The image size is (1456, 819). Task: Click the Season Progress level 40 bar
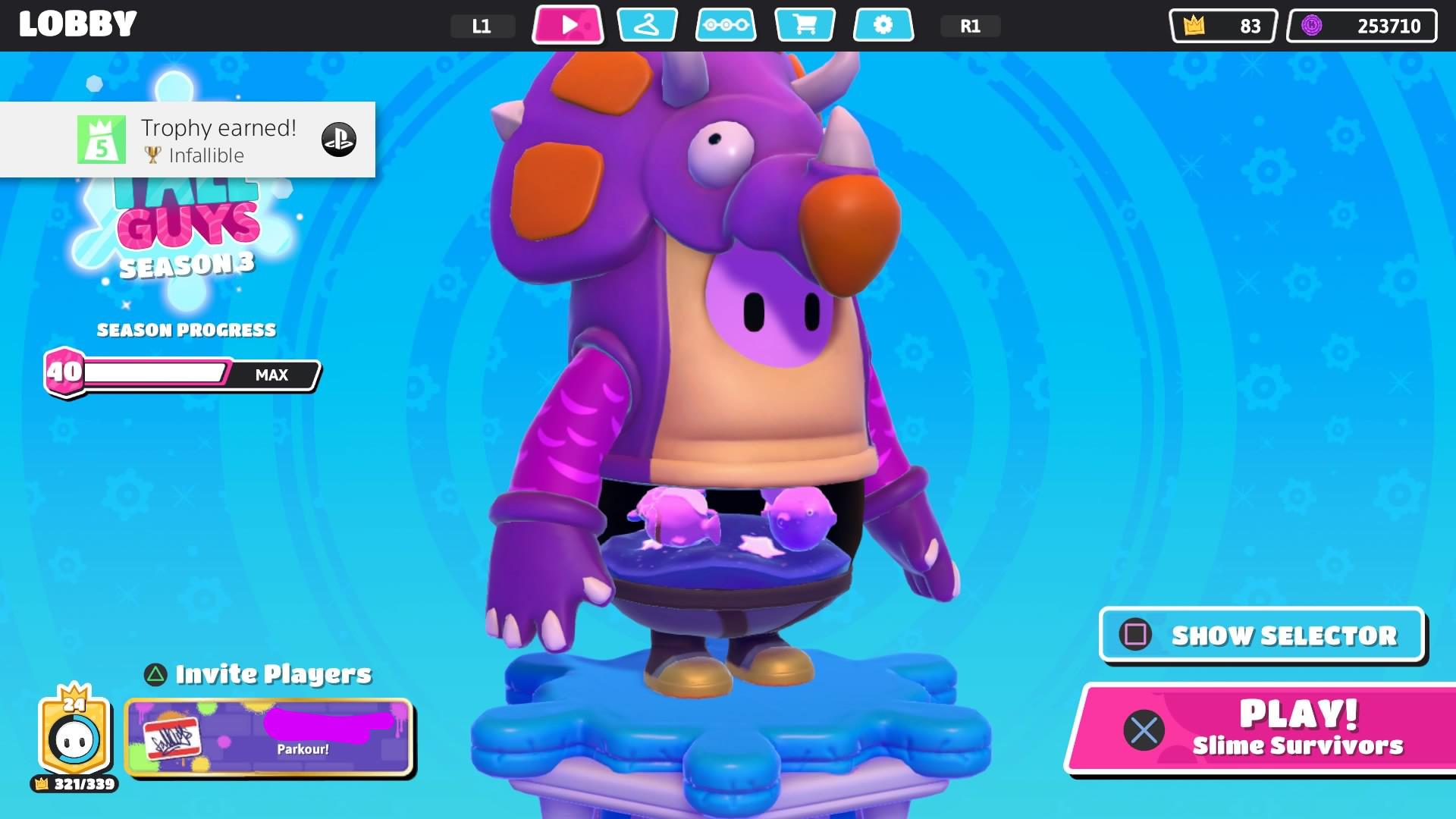click(x=180, y=374)
